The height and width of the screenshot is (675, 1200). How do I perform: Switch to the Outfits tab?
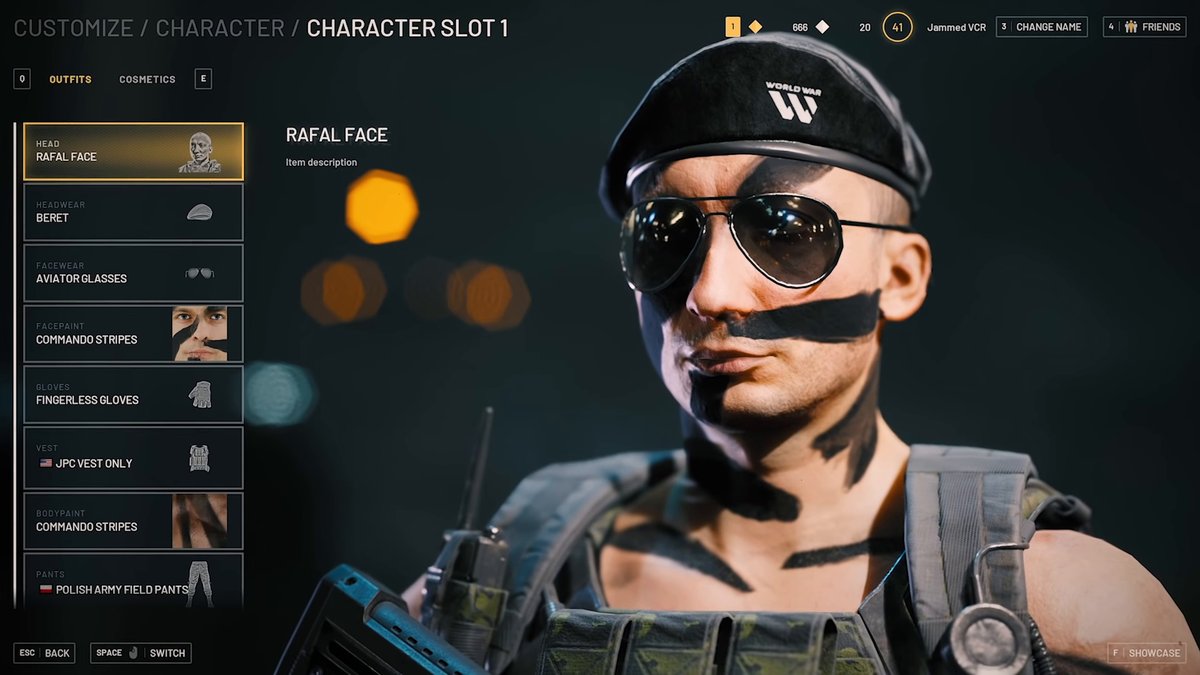pos(70,79)
